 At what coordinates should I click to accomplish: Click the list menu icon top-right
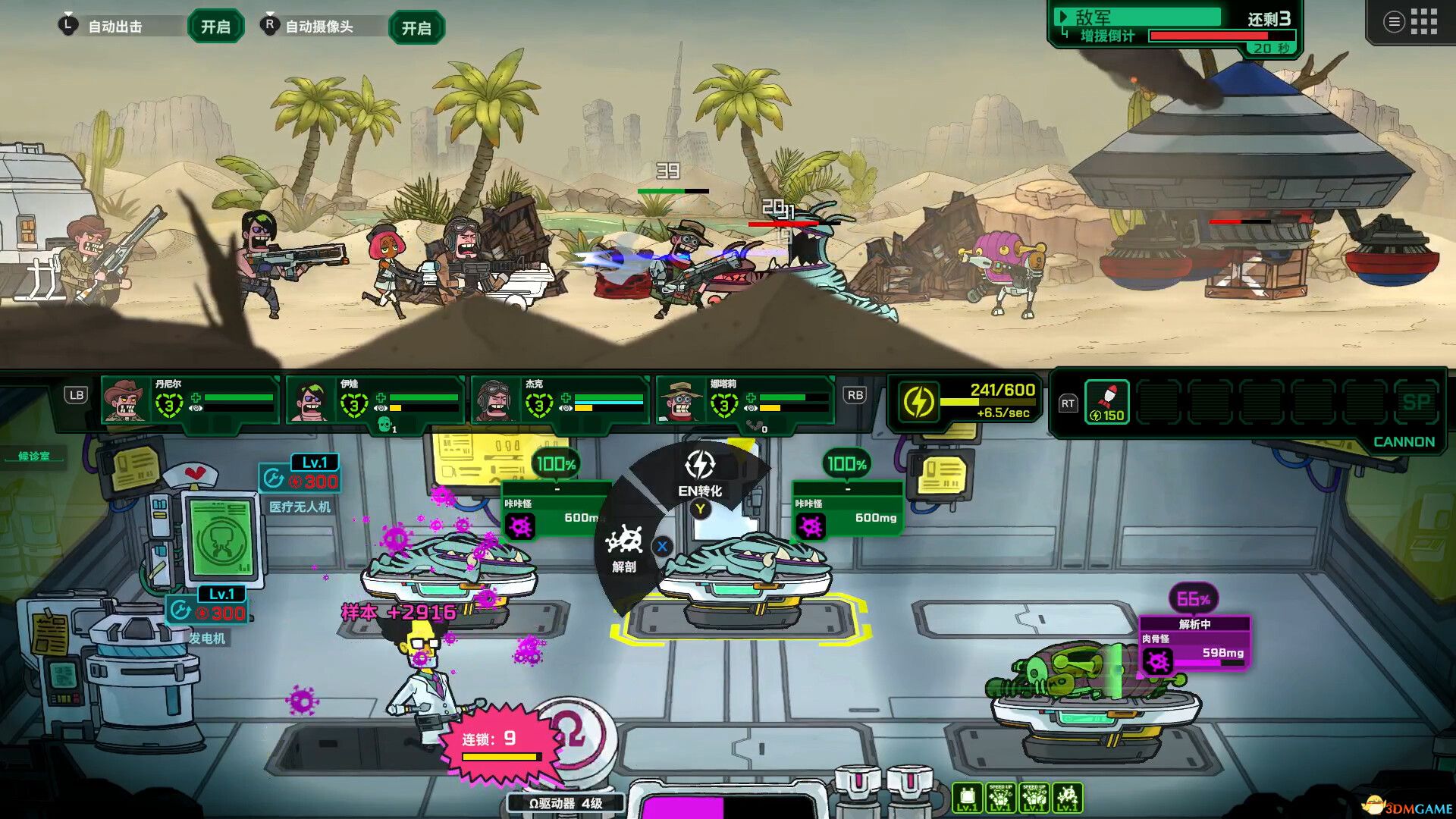pyautogui.click(x=1393, y=21)
